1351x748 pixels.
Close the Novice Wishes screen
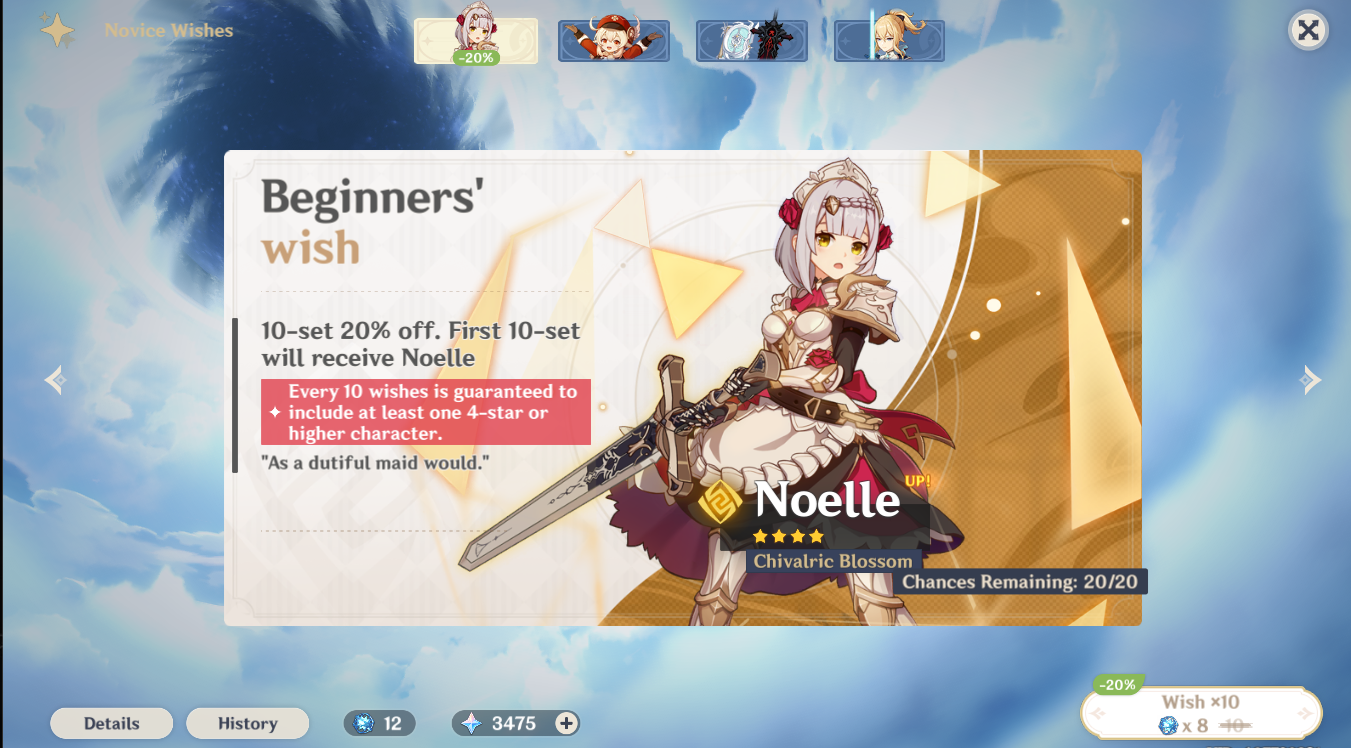1308,30
